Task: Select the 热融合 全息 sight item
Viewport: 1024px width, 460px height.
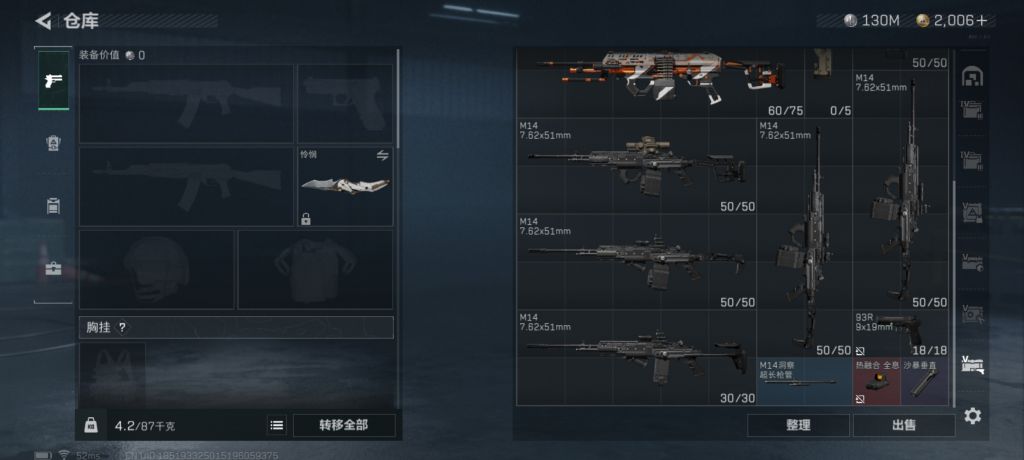Action: 876,382
